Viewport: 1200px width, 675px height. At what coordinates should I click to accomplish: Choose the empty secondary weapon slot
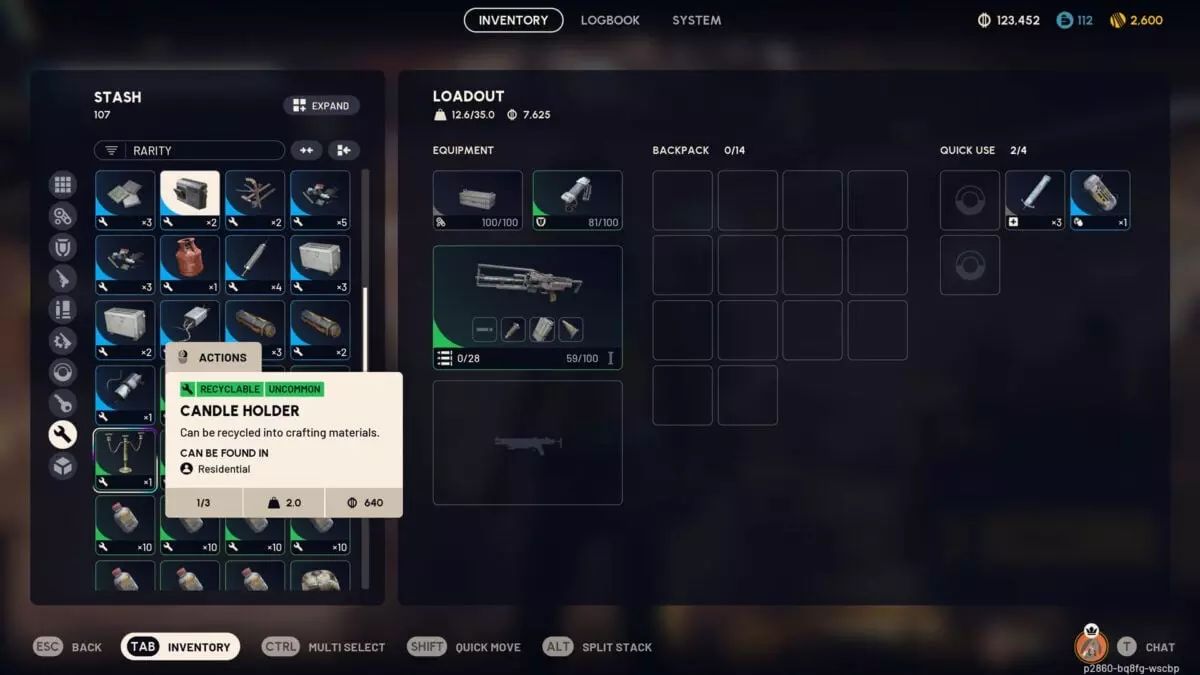(x=527, y=442)
